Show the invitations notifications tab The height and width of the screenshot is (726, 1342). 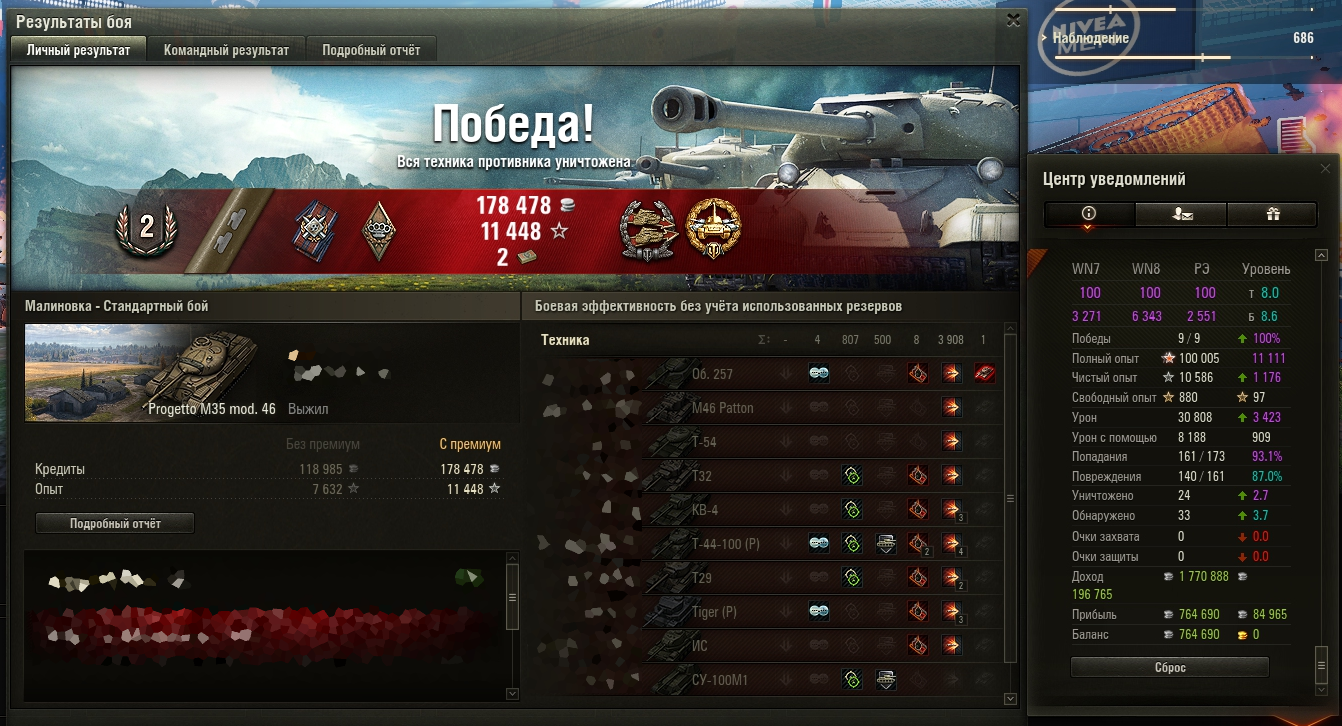tap(1180, 213)
